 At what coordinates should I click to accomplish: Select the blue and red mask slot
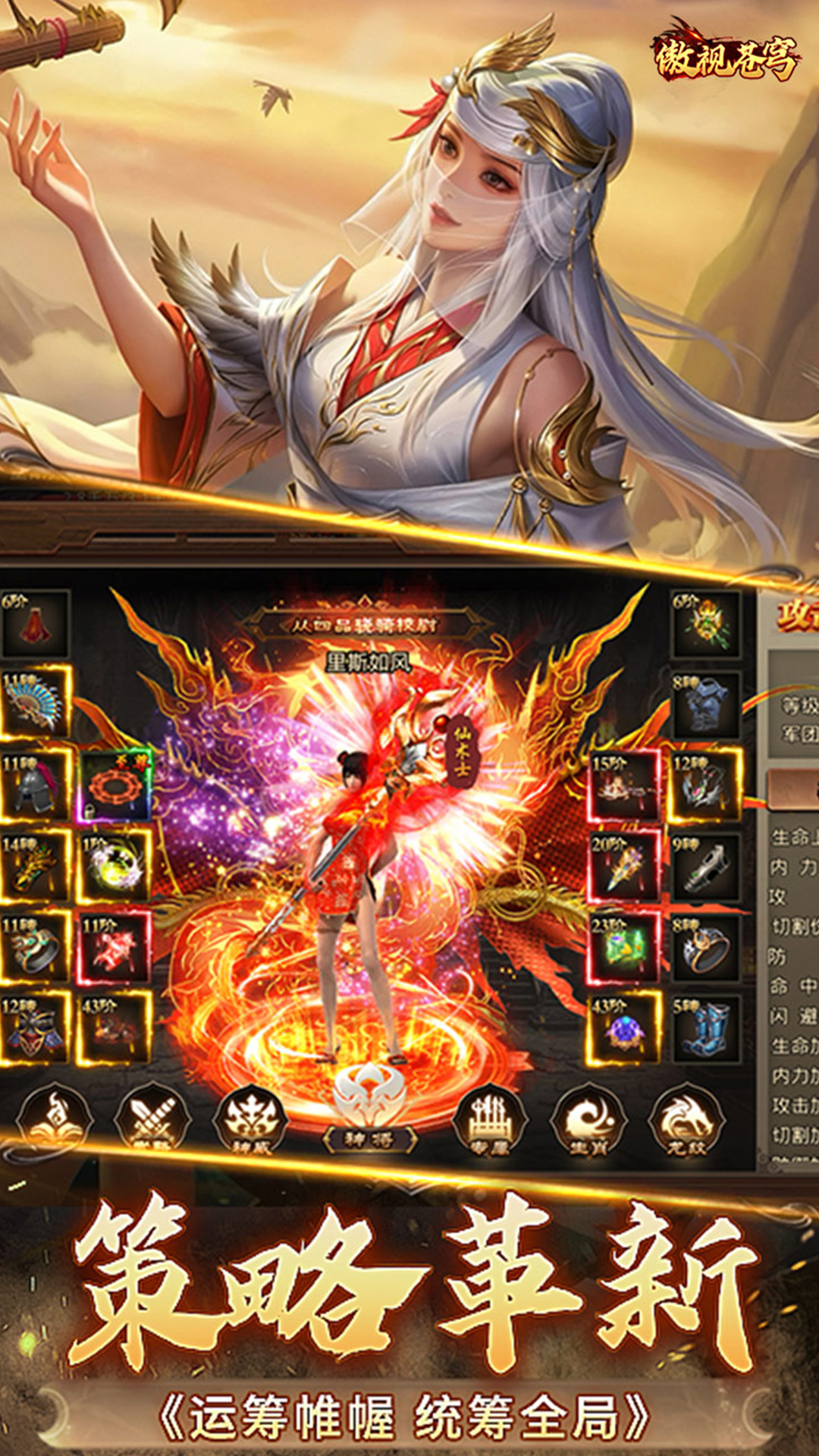pyautogui.click(x=35, y=1029)
